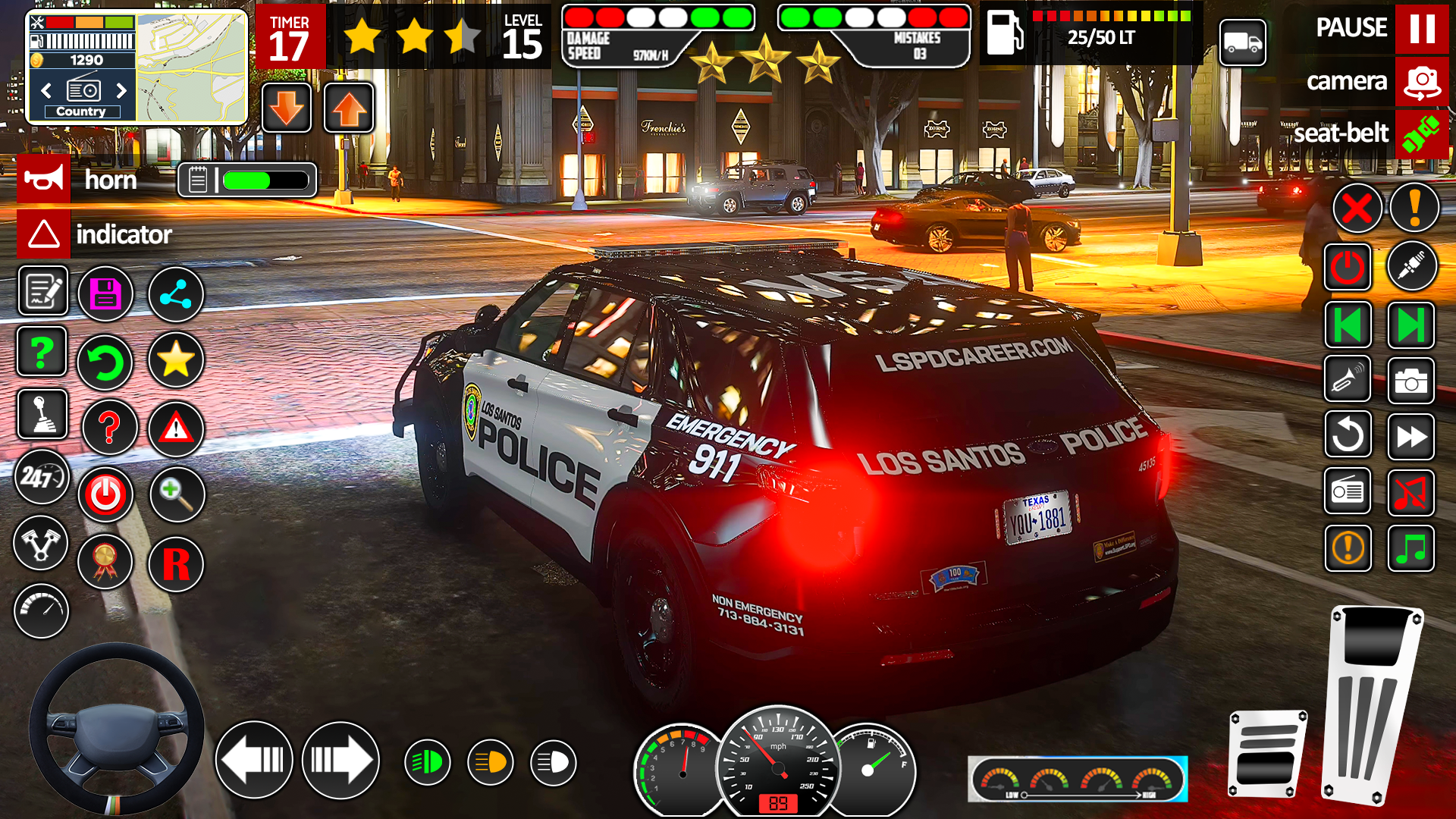This screenshot has width=1456, height=819.
Task: Select the gear shifter icon
Action: 42,414
